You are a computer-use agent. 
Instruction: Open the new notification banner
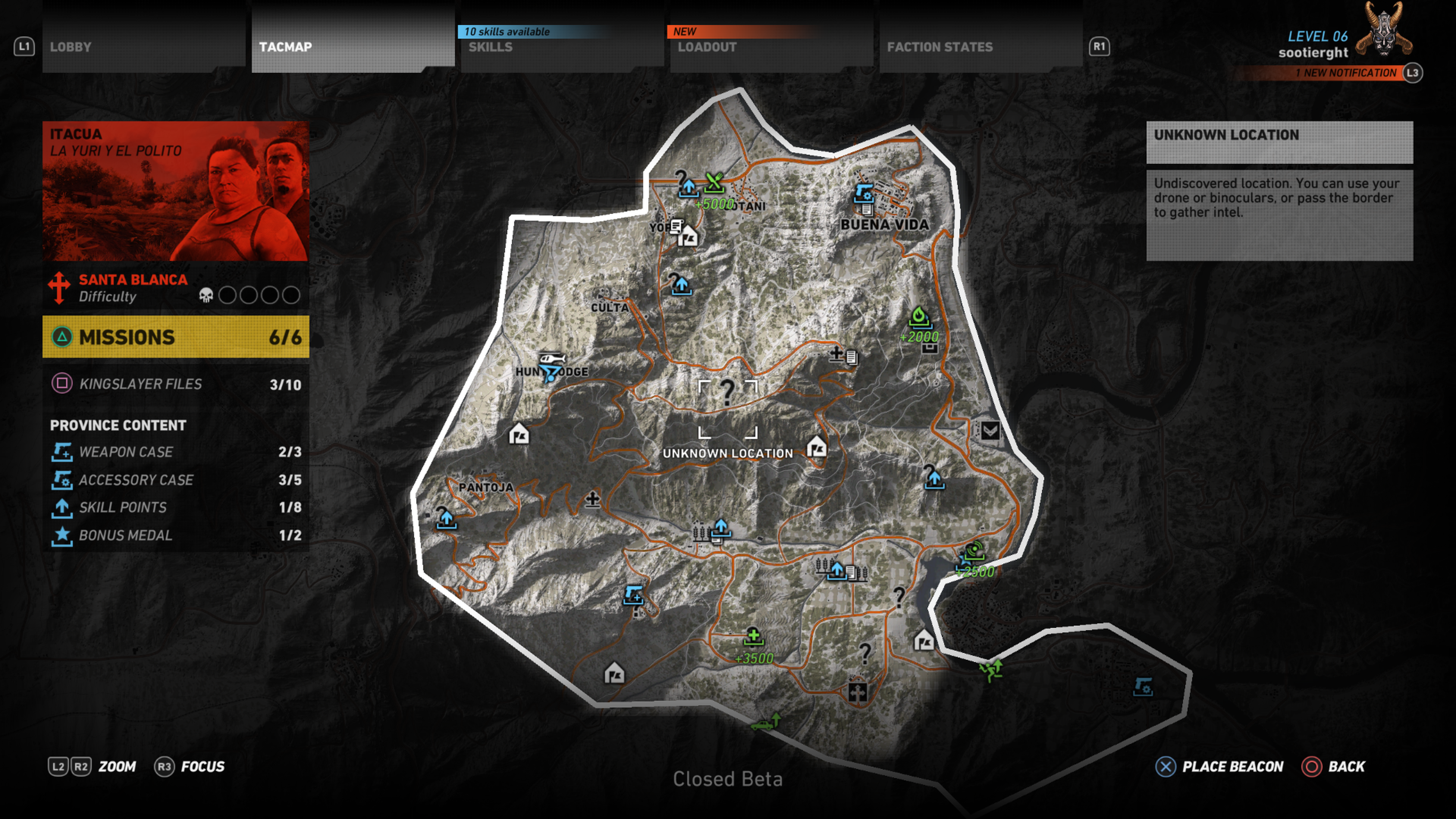1345,73
